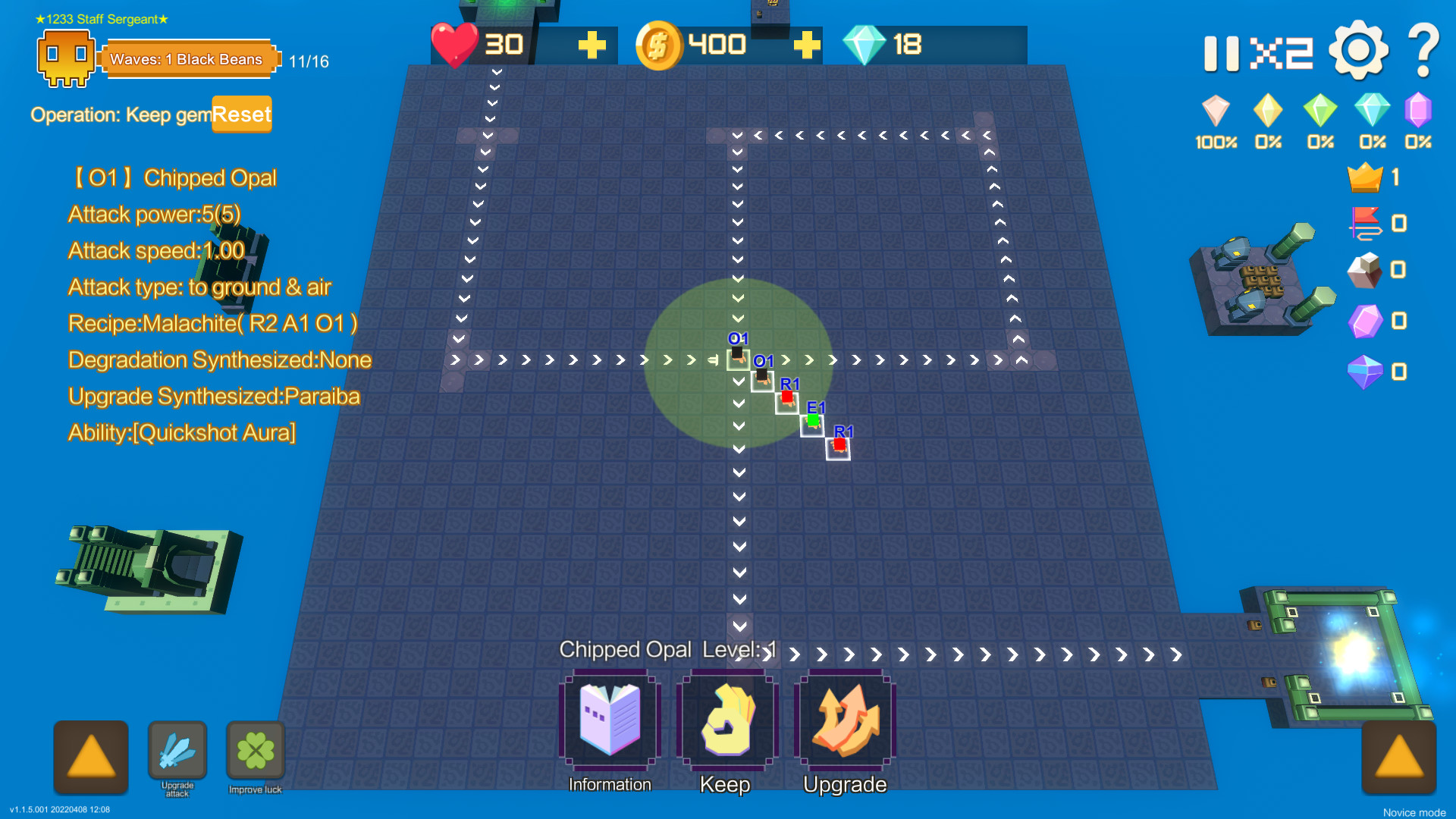The height and width of the screenshot is (819, 1456).
Task: Click the player avatar rank badge
Action: pos(66,58)
